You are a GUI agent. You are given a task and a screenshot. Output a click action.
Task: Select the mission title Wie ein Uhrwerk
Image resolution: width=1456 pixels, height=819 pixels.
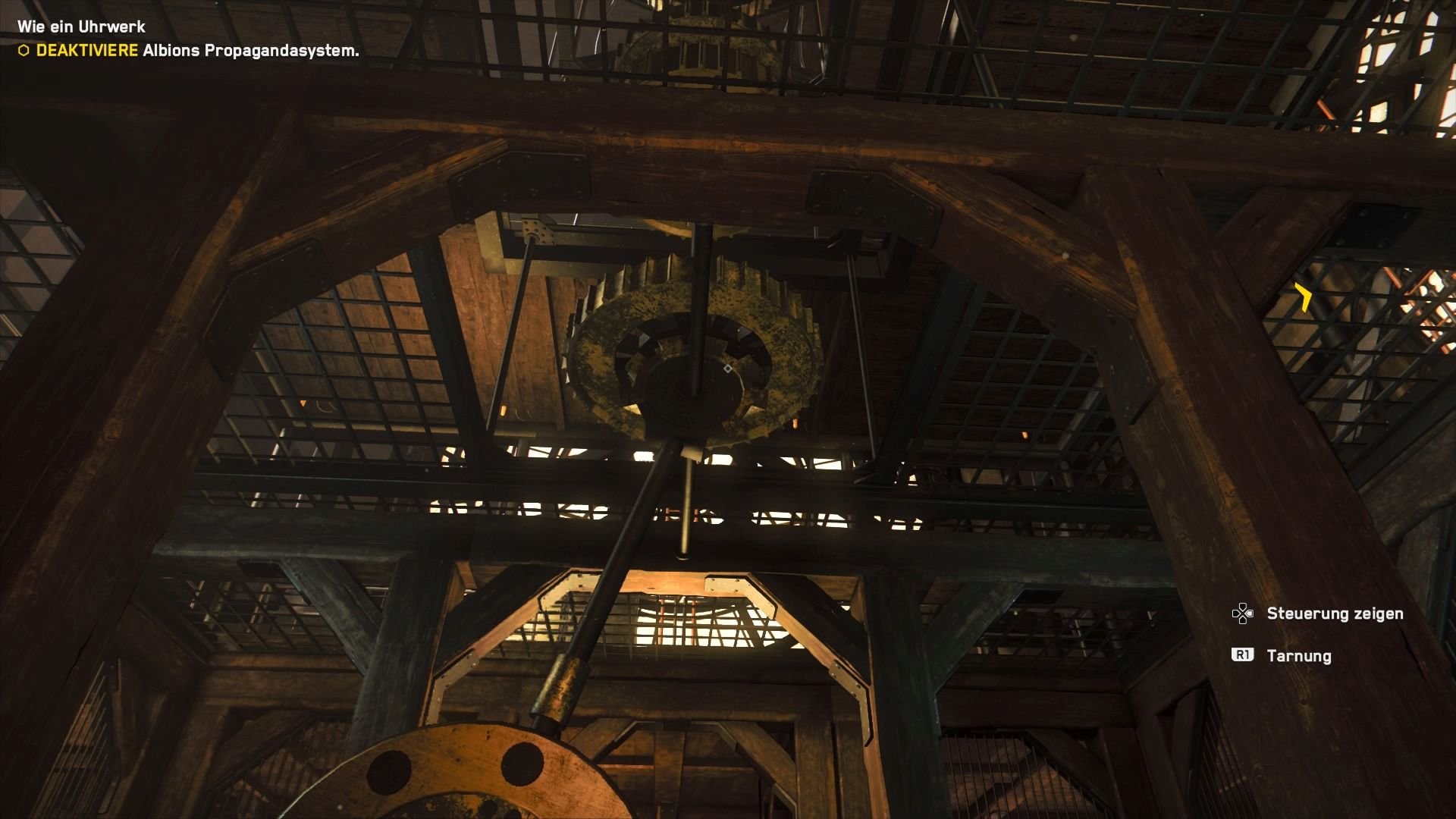click(x=80, y=26)
